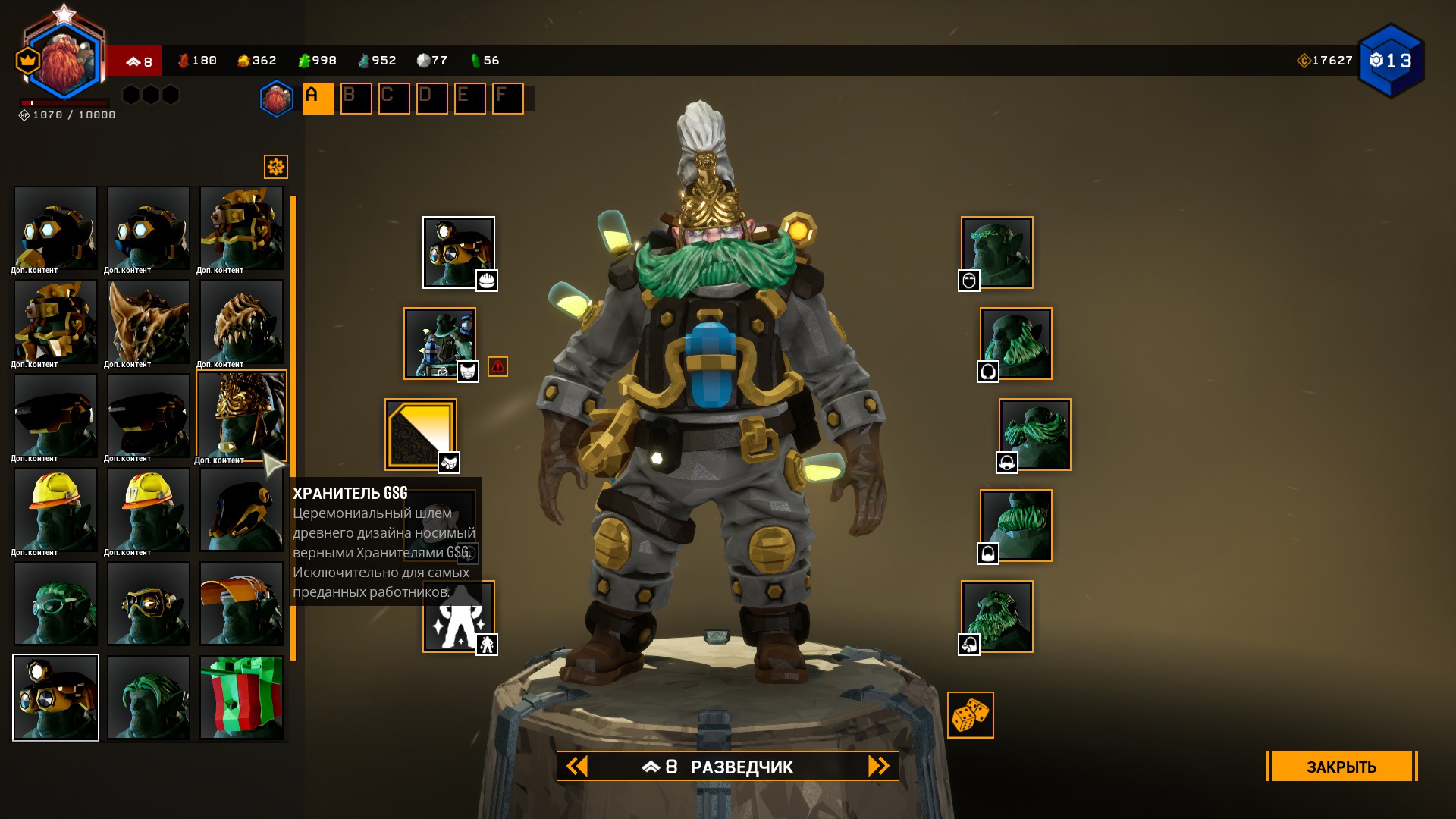Open the sideburns slot at bottom right
Image resolution: width=1456 pixels, height=819 pixels.
pyautogui.click(x=996, y=617)
